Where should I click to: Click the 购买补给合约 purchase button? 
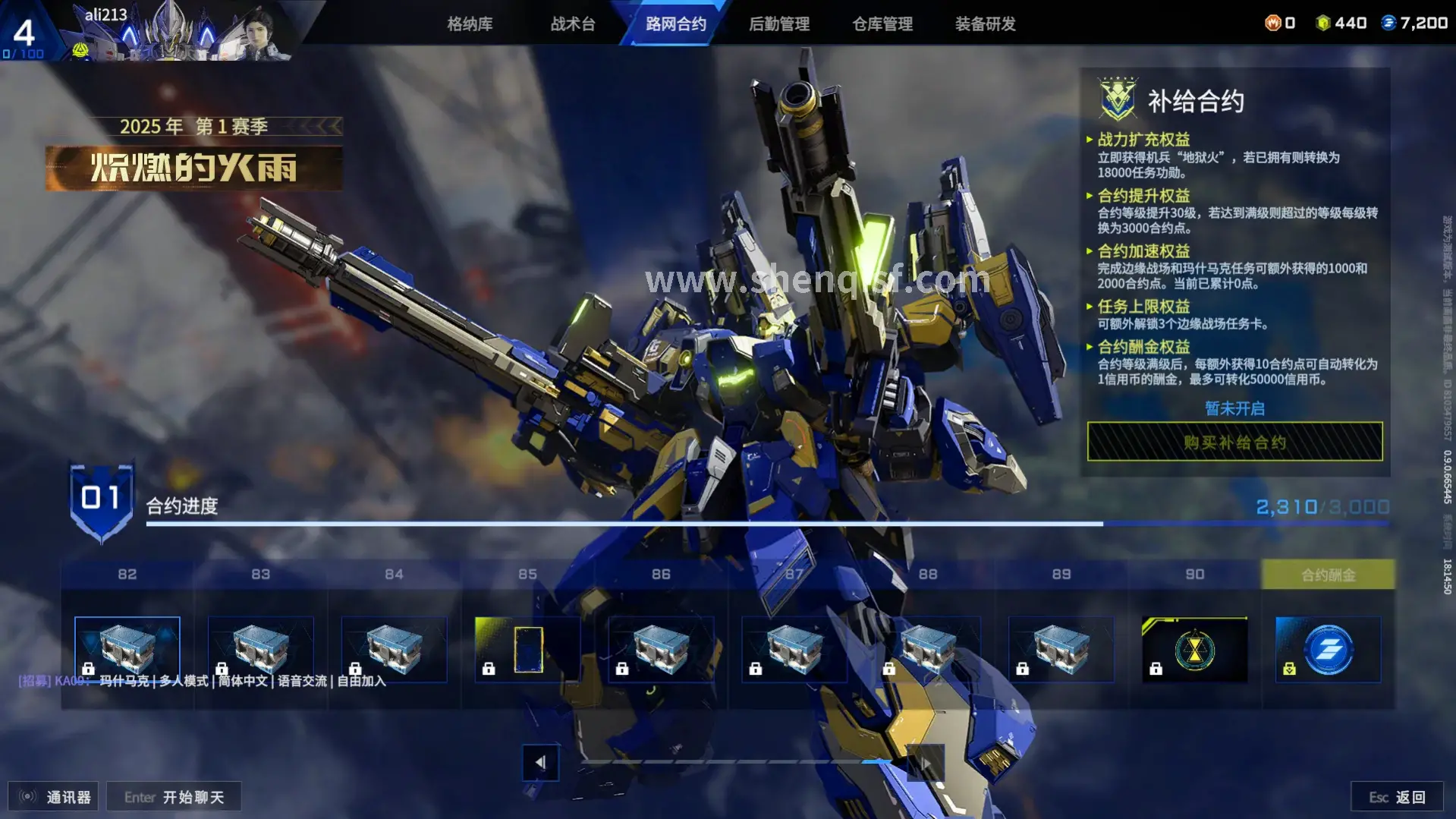click(1234, 442)
